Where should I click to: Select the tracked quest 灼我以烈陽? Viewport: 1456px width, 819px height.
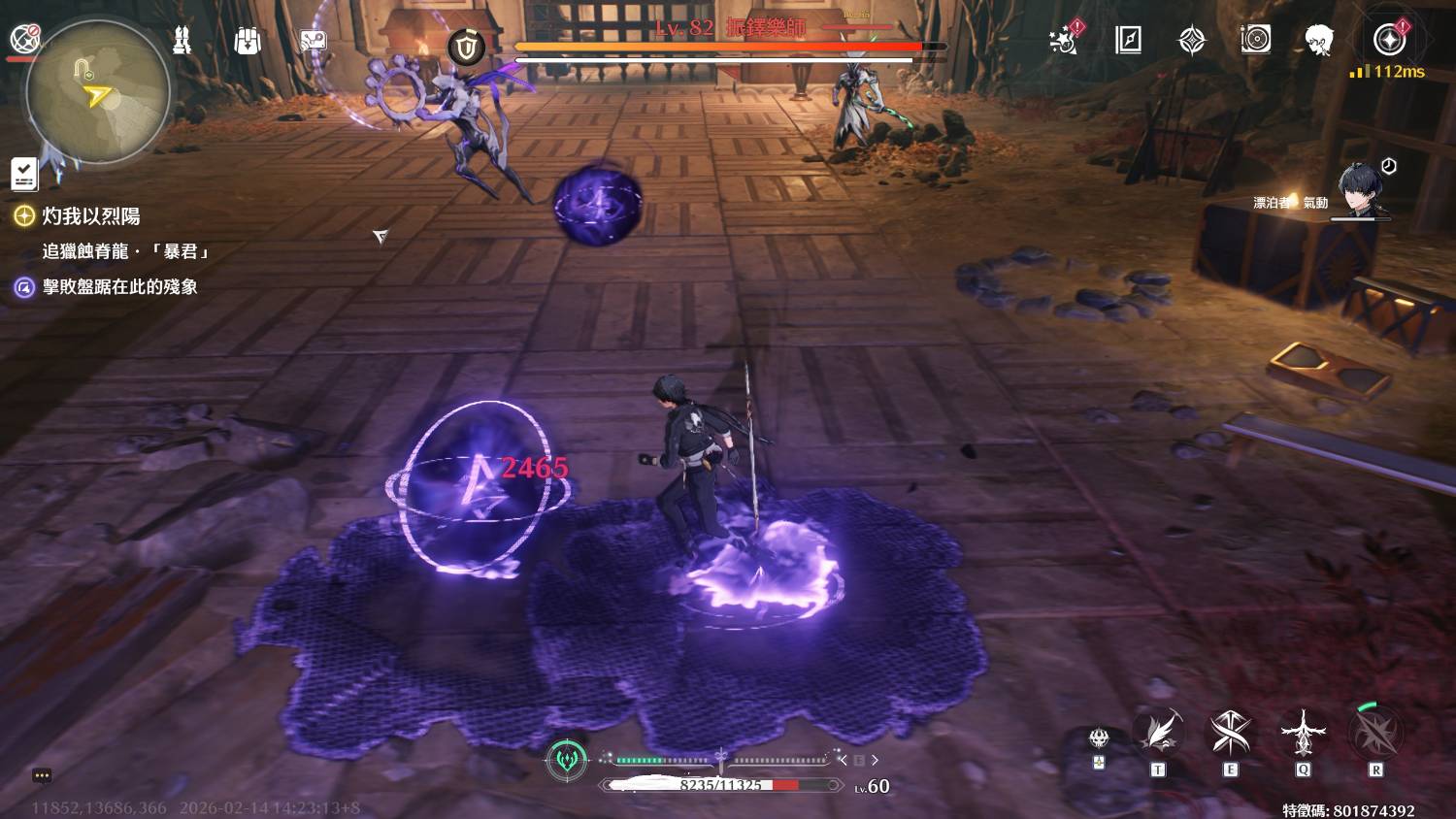point(90,215)
